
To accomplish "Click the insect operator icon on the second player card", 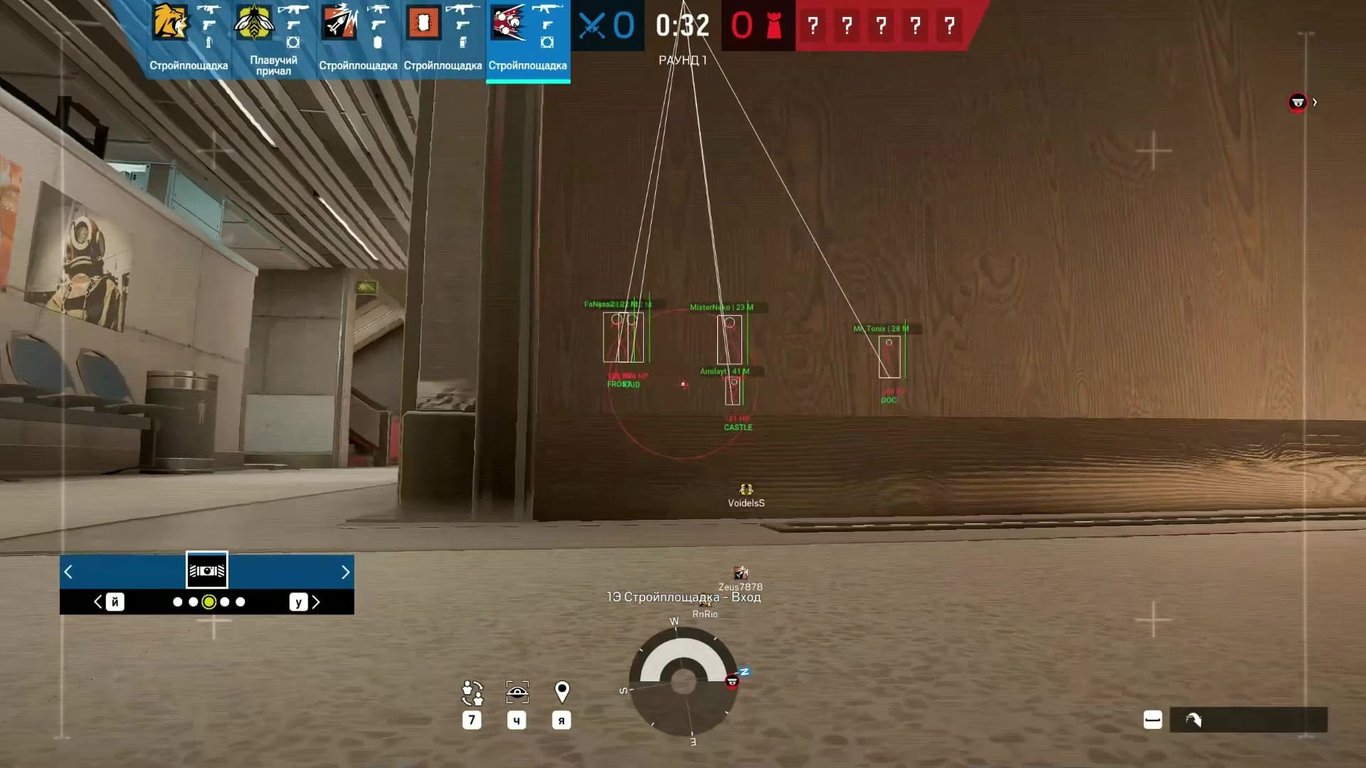I will pos(253,22).
